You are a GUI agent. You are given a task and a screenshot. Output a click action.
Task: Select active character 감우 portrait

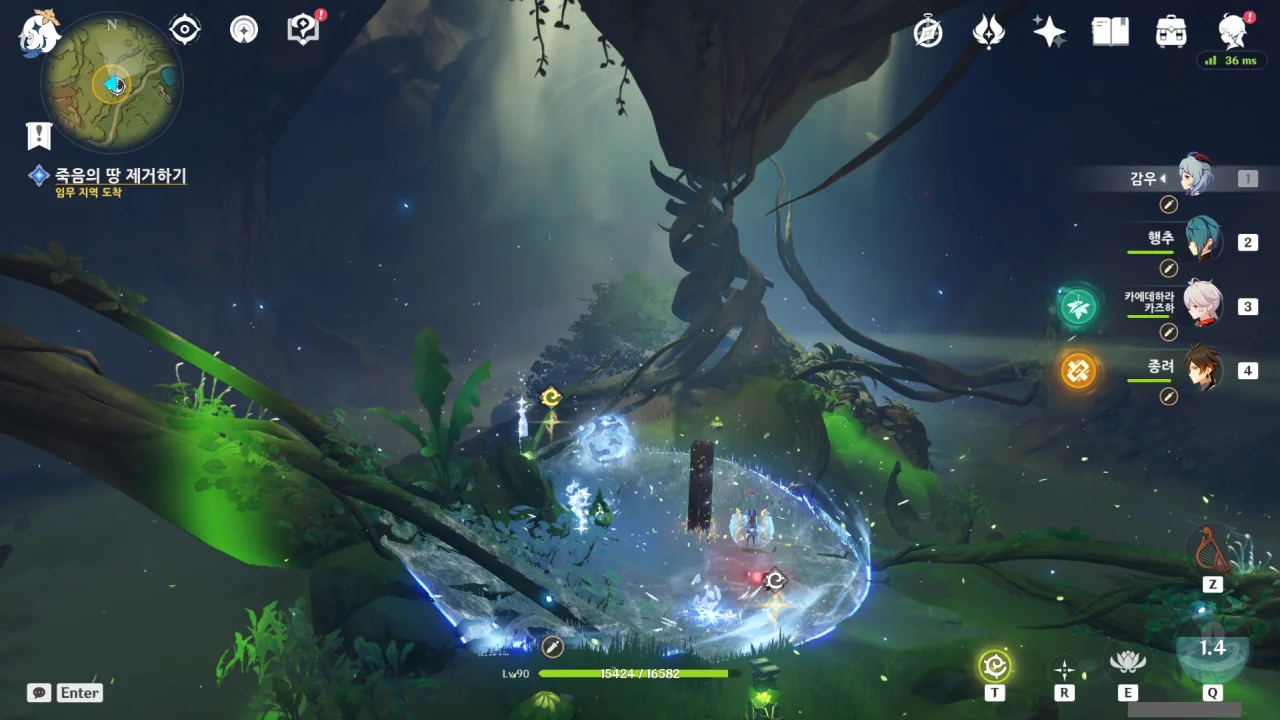(1195, 177)
